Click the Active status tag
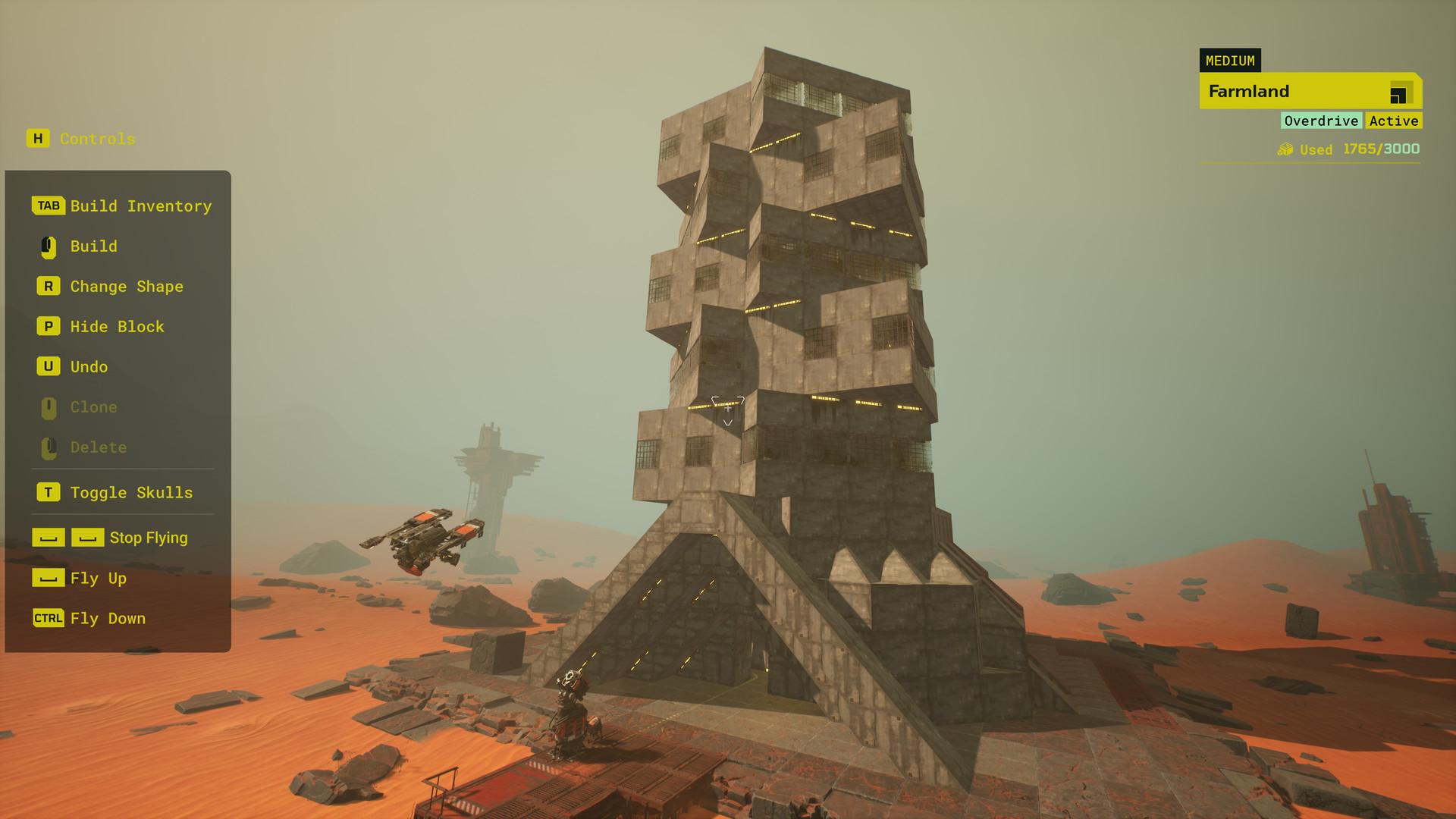The height and width of the screenshot is (819, 1456). click(x=1393, y=121)
